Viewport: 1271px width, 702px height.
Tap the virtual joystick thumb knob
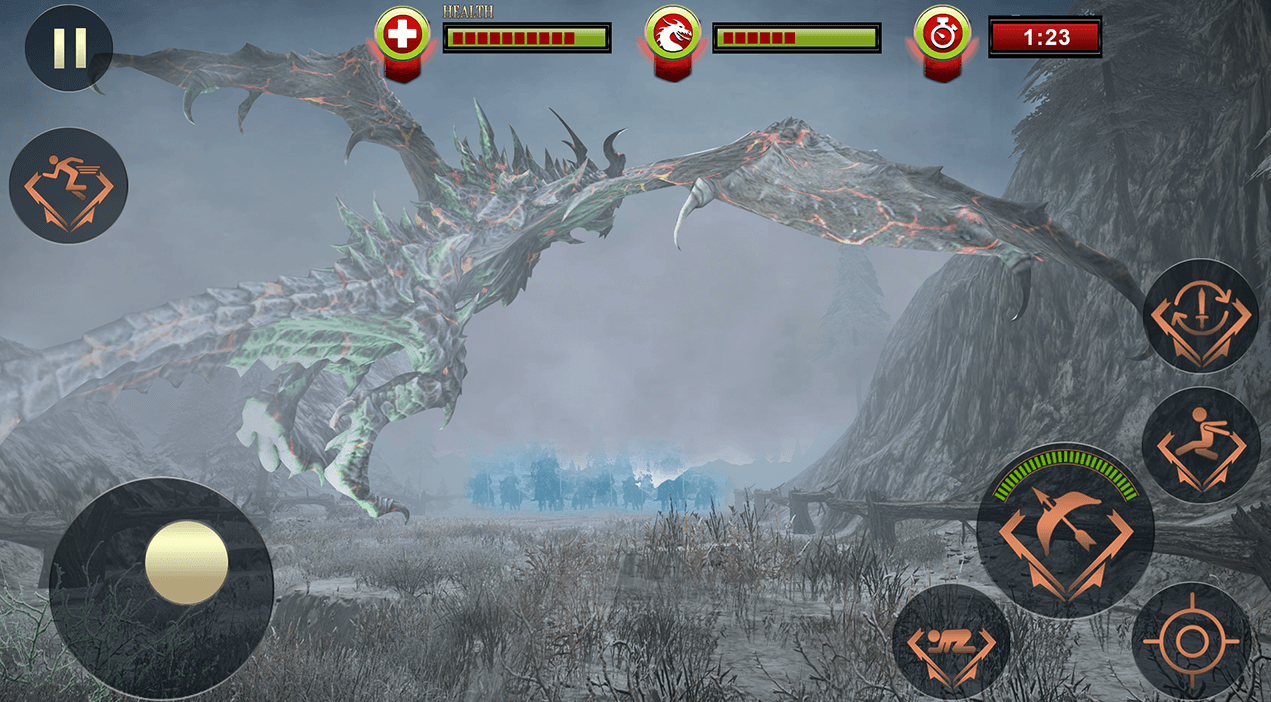tap(187, 562)
